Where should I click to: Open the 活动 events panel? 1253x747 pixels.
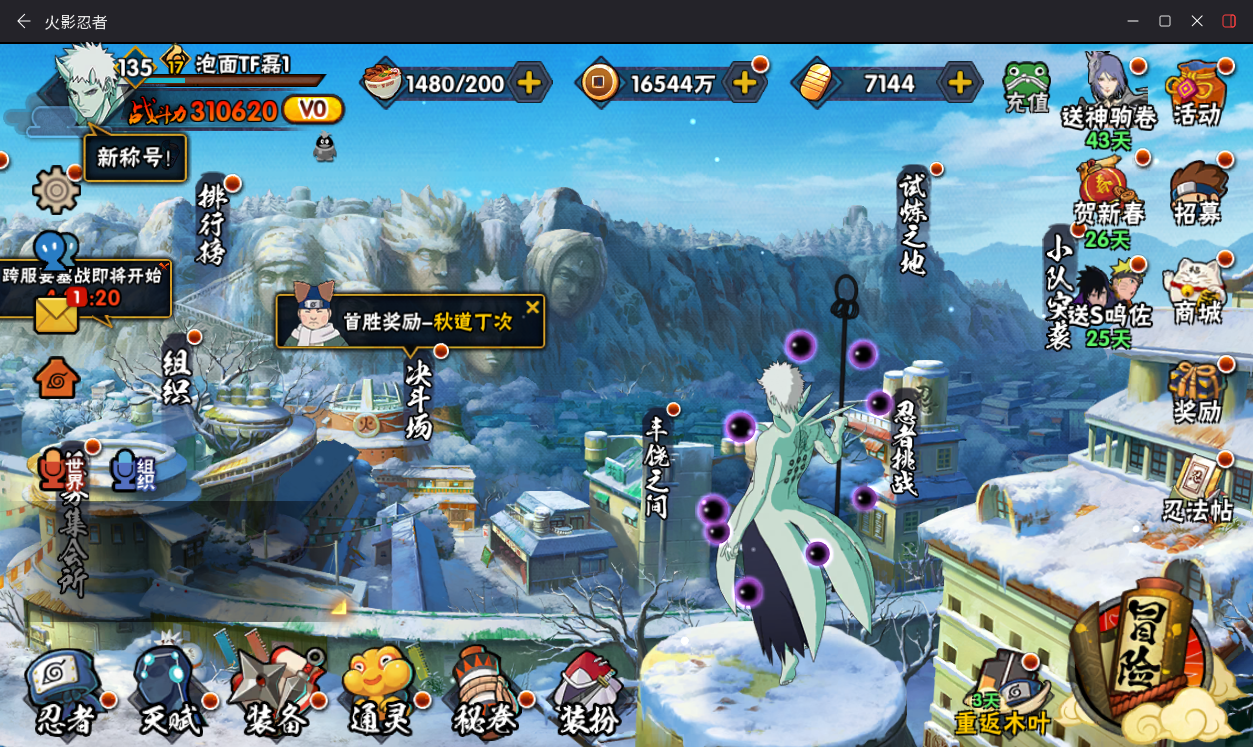[x=1197, y=94]
